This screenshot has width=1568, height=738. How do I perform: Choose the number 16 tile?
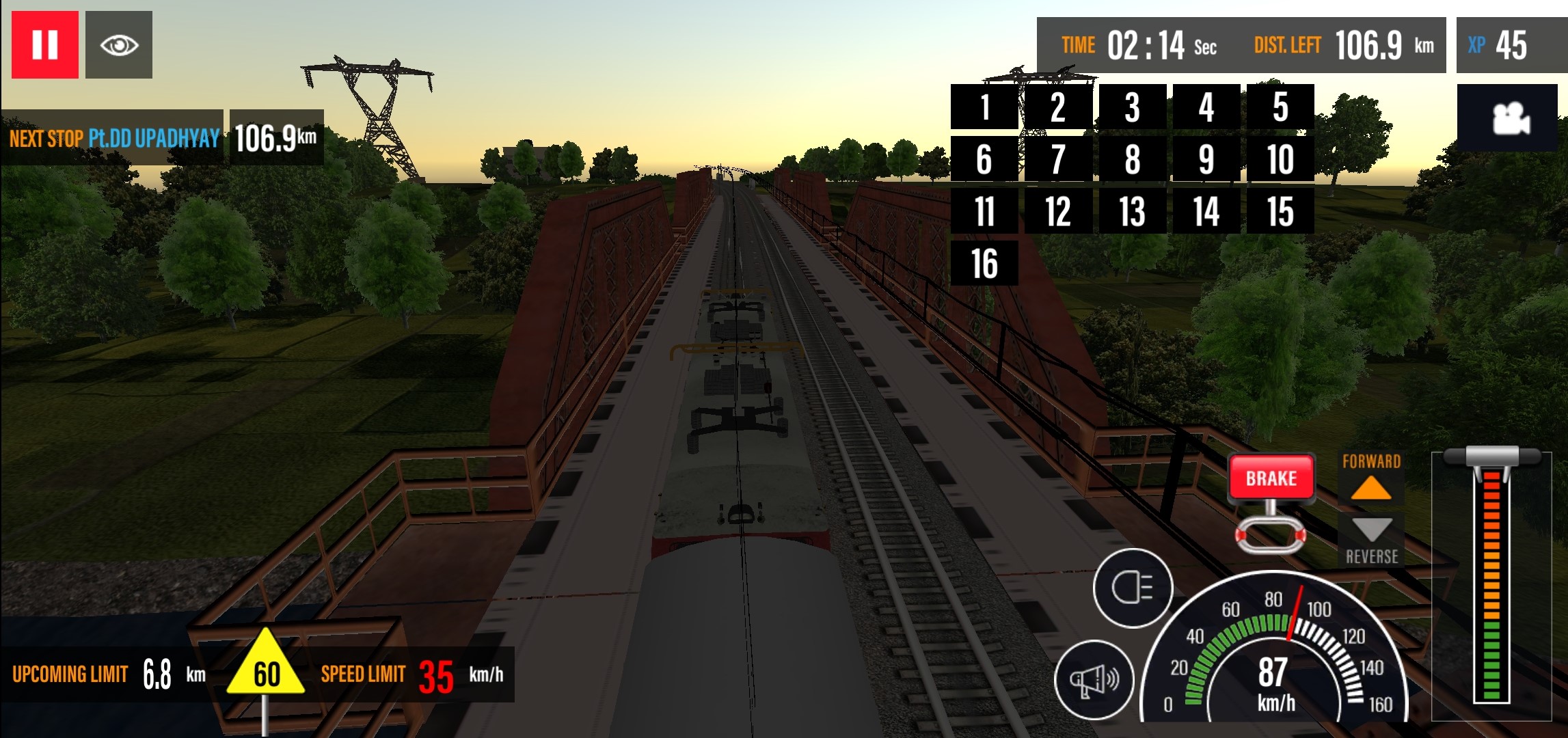click(x=984, y=263)
